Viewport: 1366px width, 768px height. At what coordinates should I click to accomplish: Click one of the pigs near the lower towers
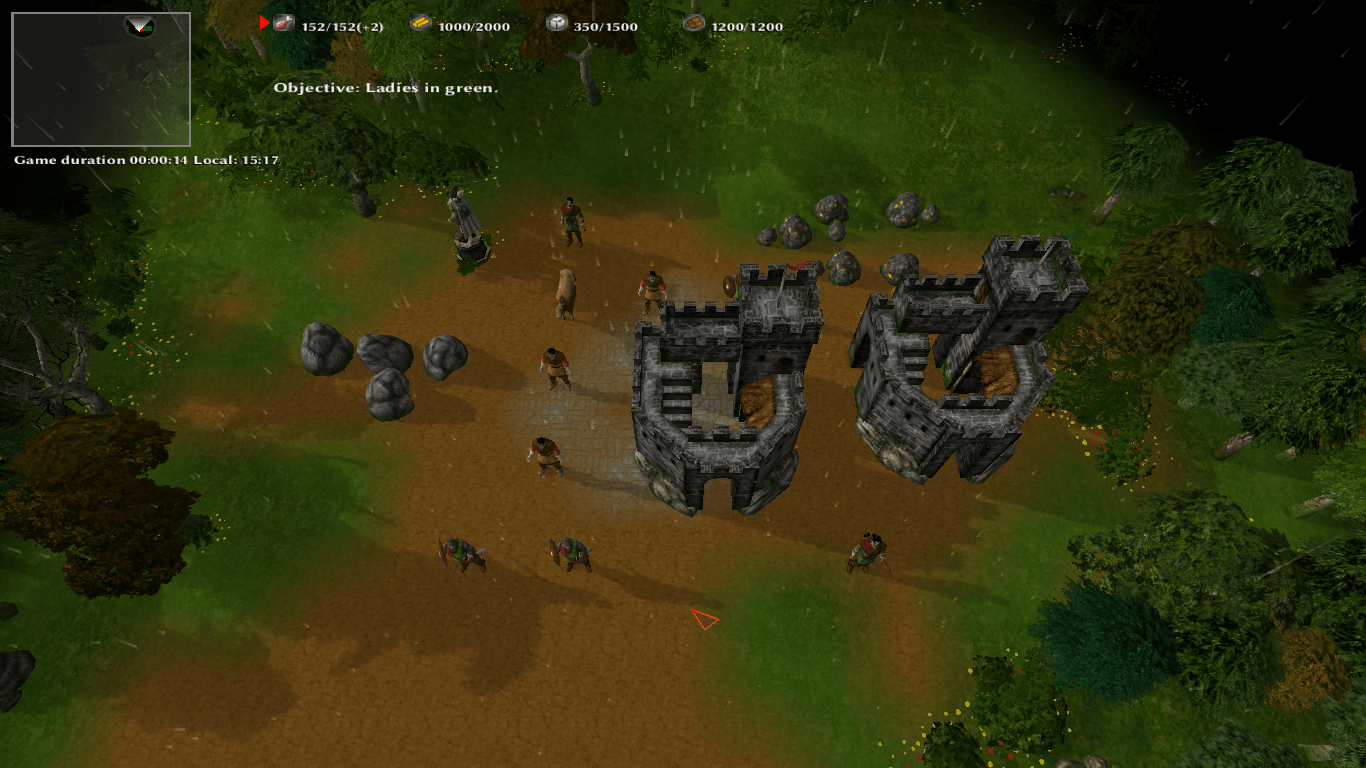465,555
